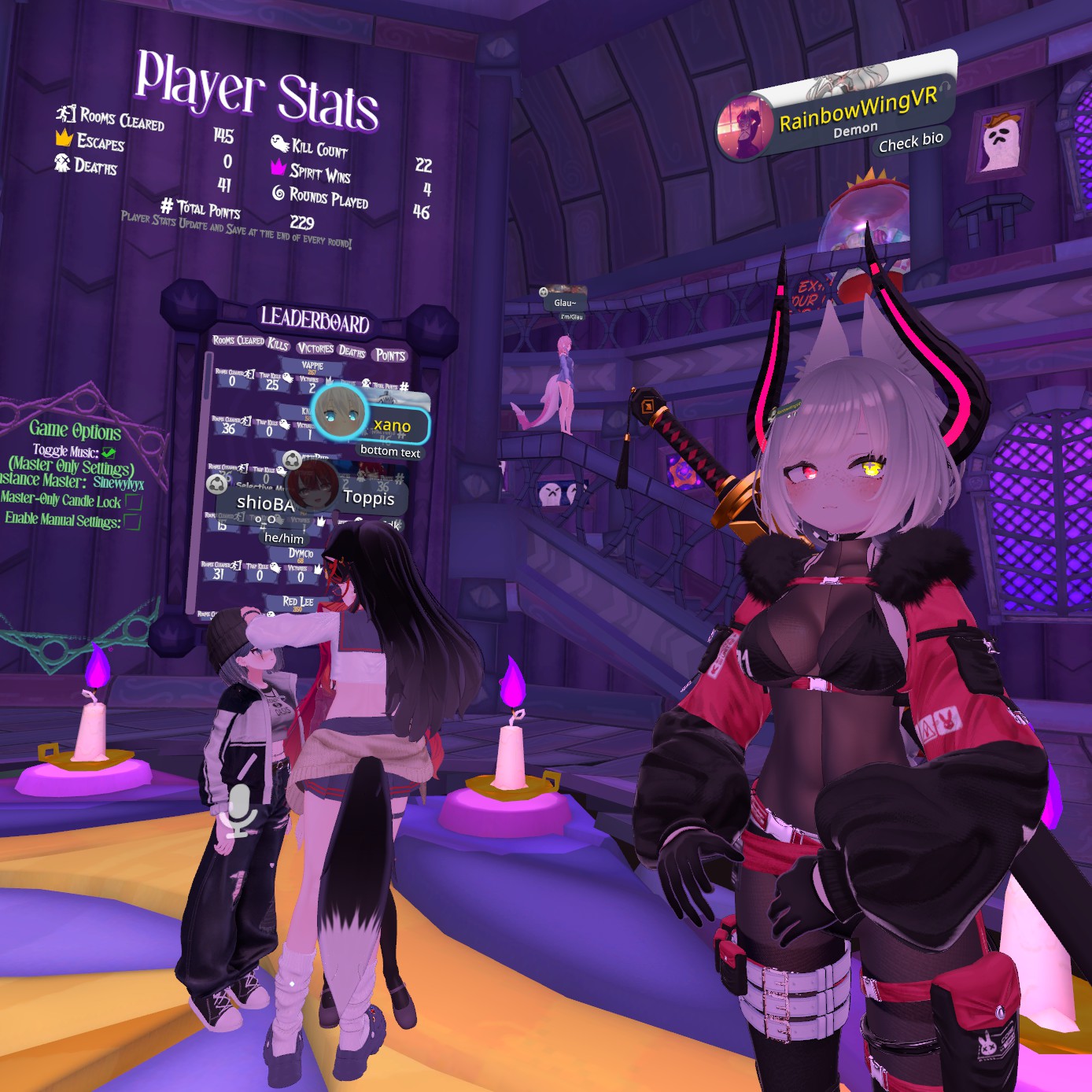Click xano's player nameplate
The height and width of the screenshot is (1092, 1092).
(393, 425)
